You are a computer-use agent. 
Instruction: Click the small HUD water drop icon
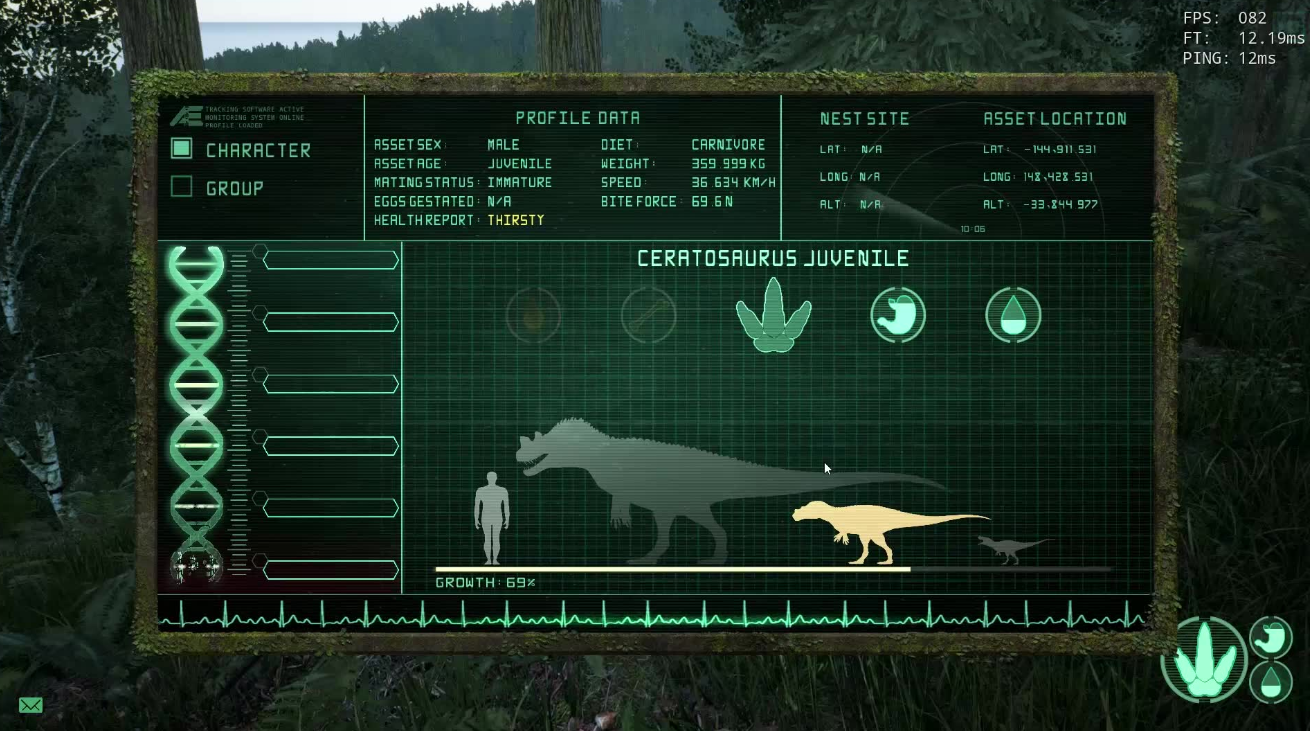pyautogui.click(x=1271, y=682)
